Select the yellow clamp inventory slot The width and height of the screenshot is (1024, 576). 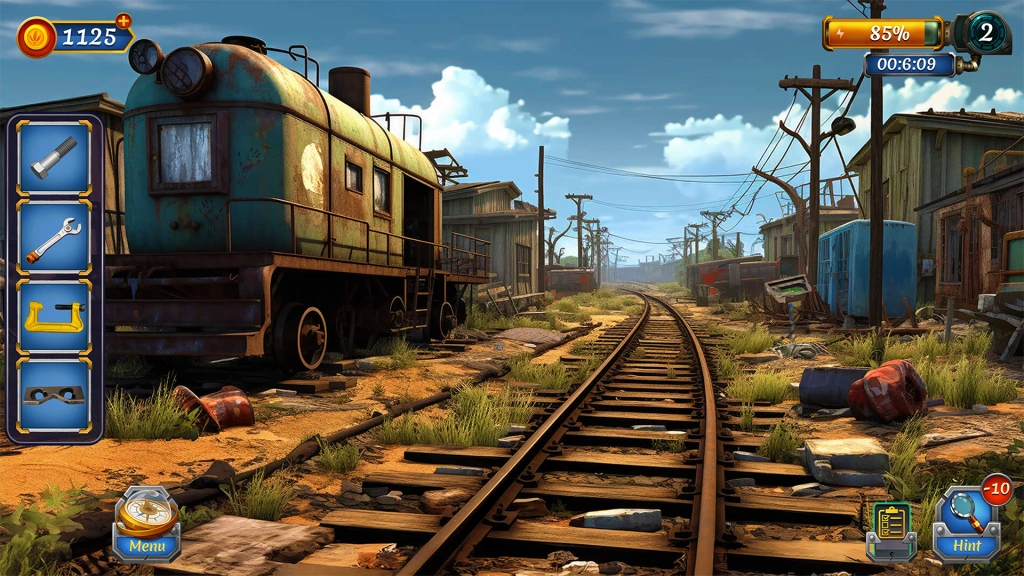tap(54, 317)
